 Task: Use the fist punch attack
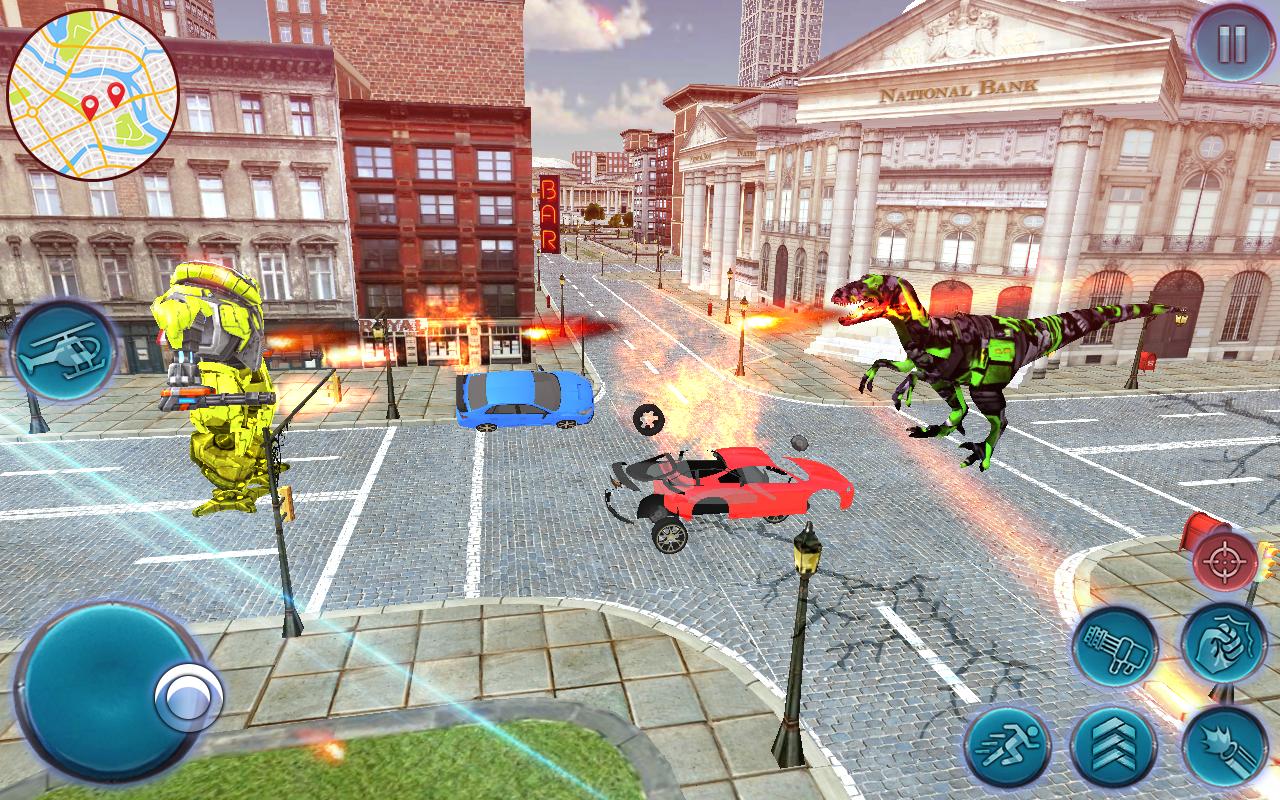click(1223, 643)
